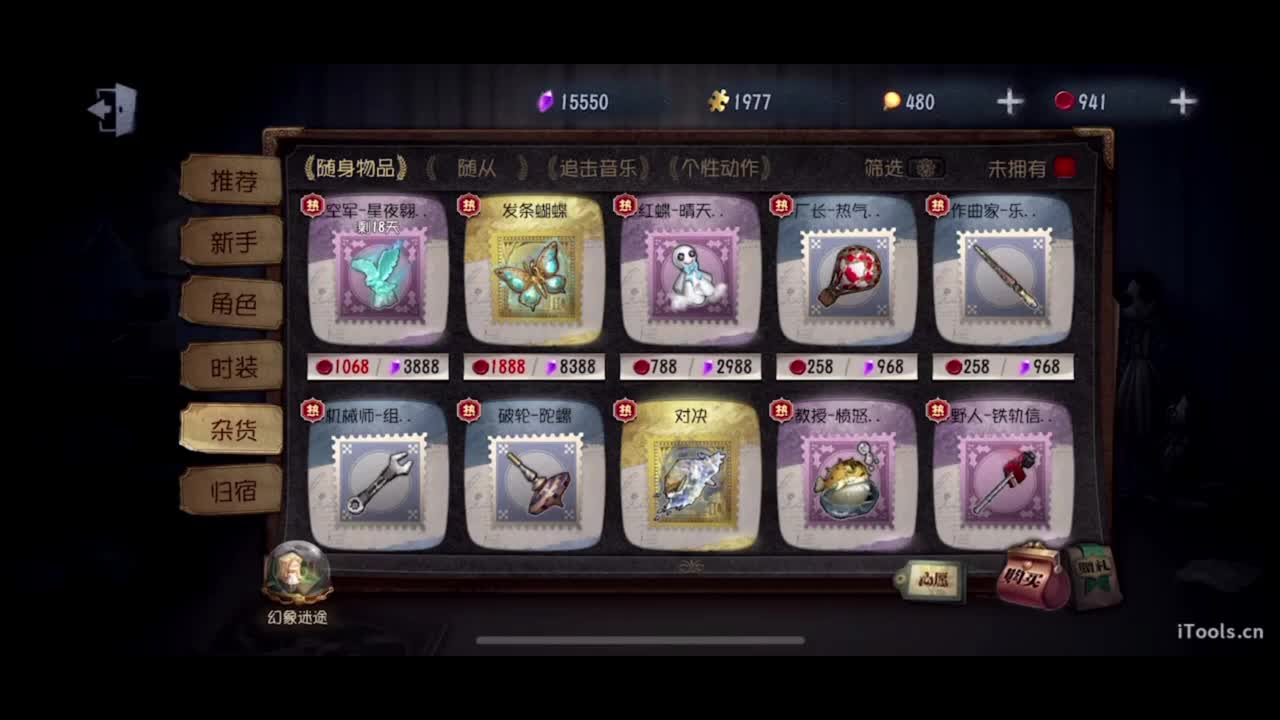Viewport: 1280px width, 720px height.
Task: Switch to the 随从 companion tab
Action: [x=478, y=169]
